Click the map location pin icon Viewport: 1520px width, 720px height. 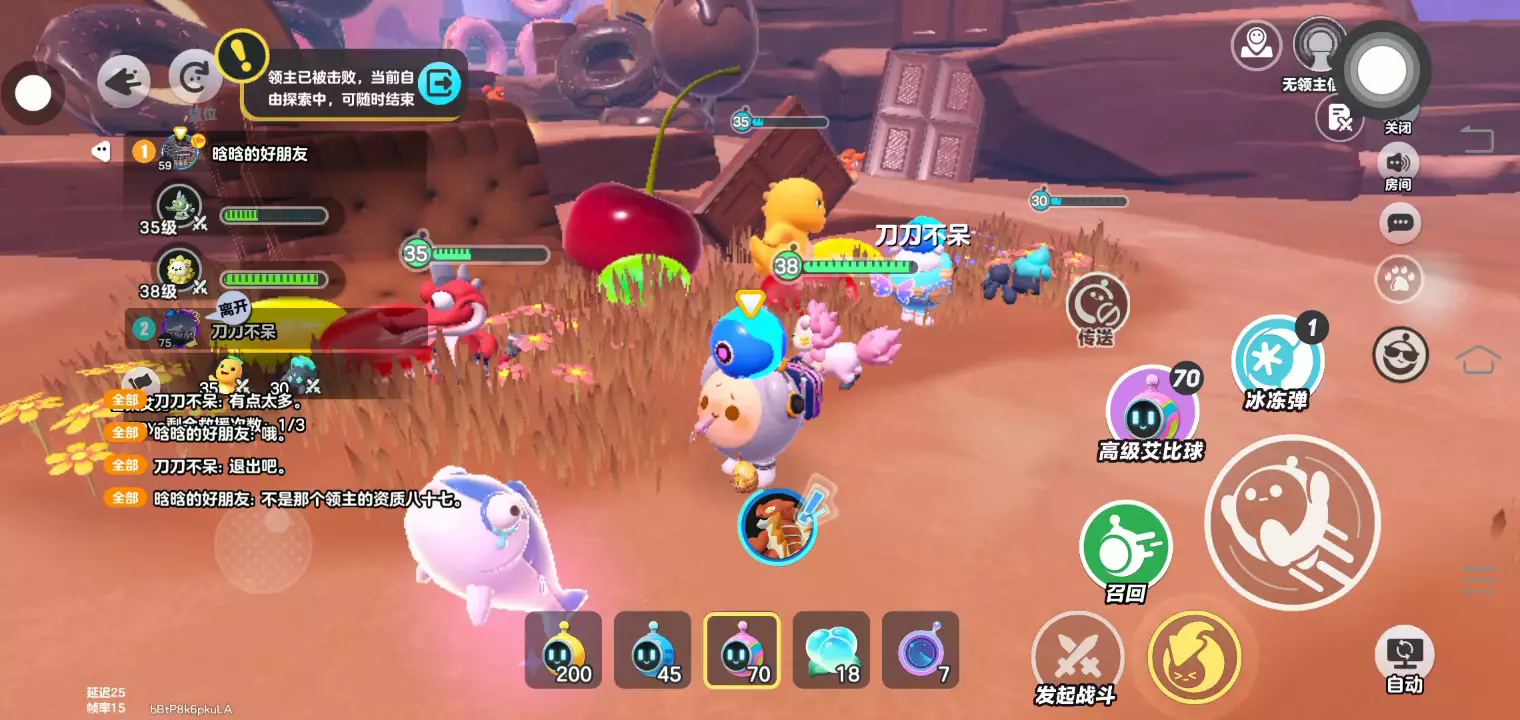click(1256, 45)
